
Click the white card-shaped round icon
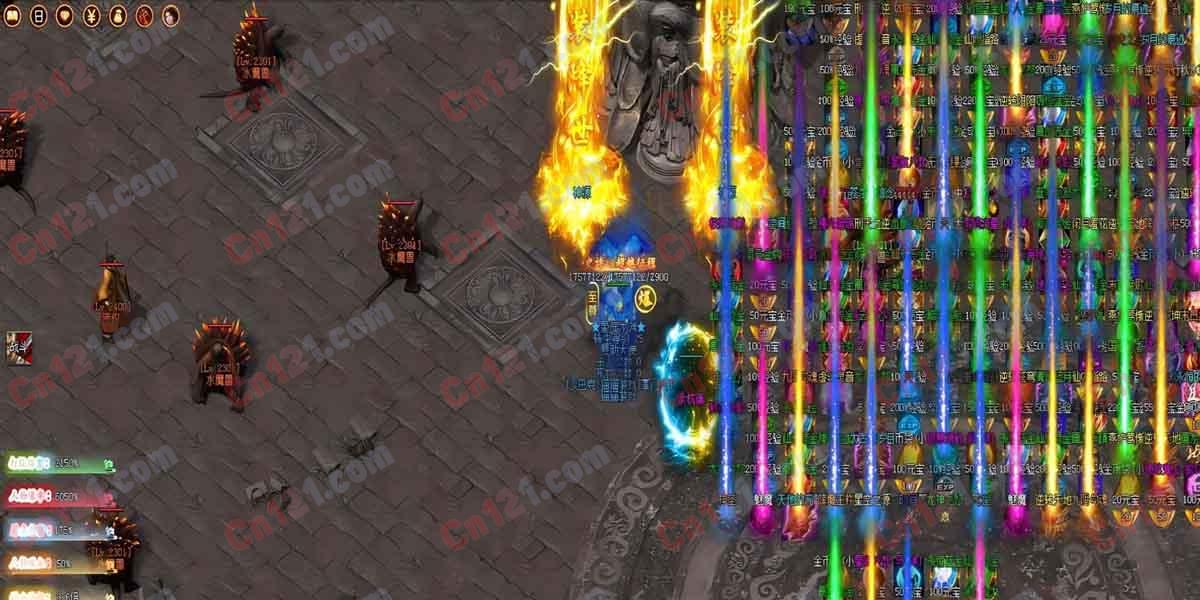(x=38, y=15)
